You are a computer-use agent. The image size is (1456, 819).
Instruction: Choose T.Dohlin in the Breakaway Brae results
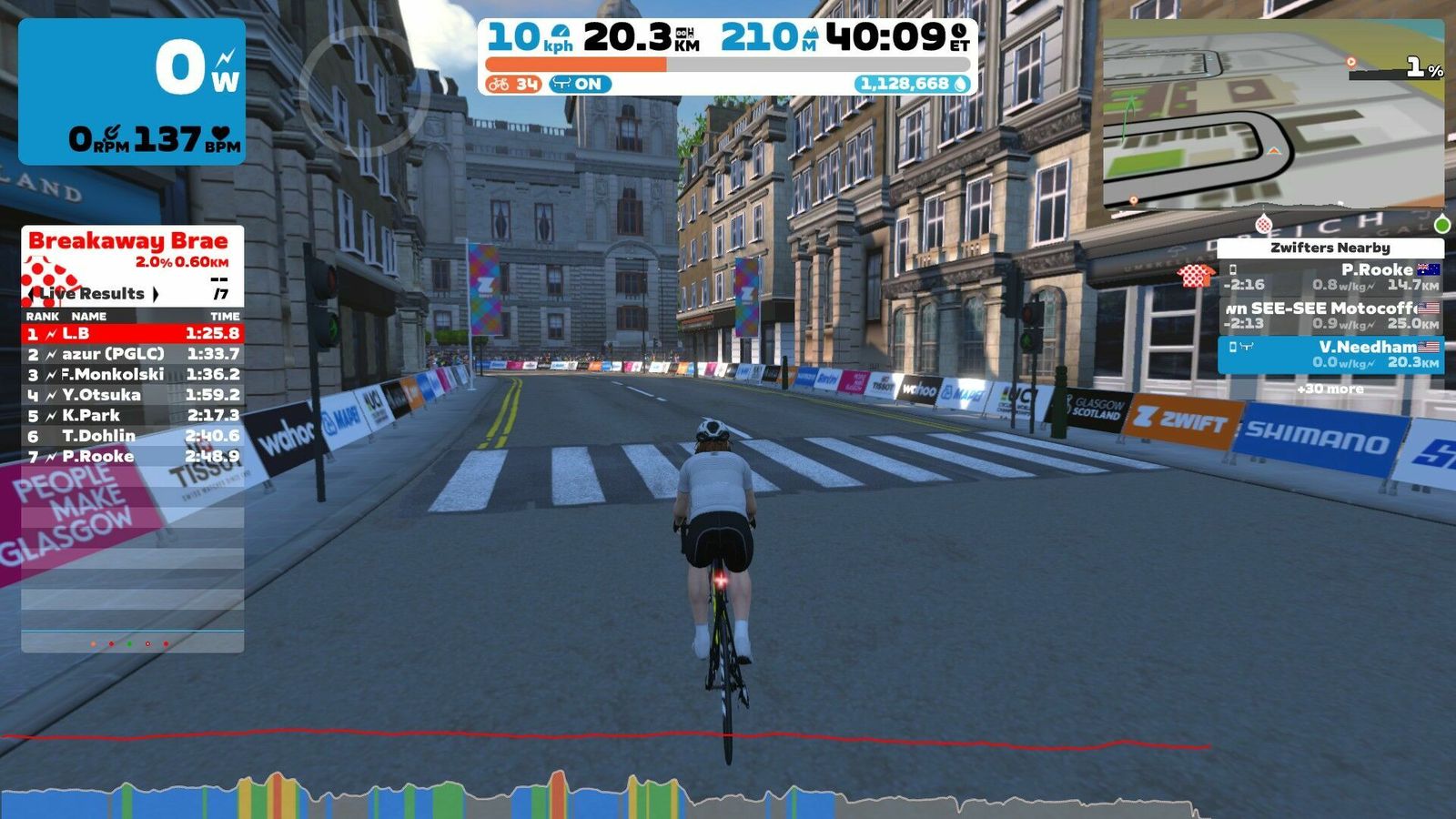[132, 436]
